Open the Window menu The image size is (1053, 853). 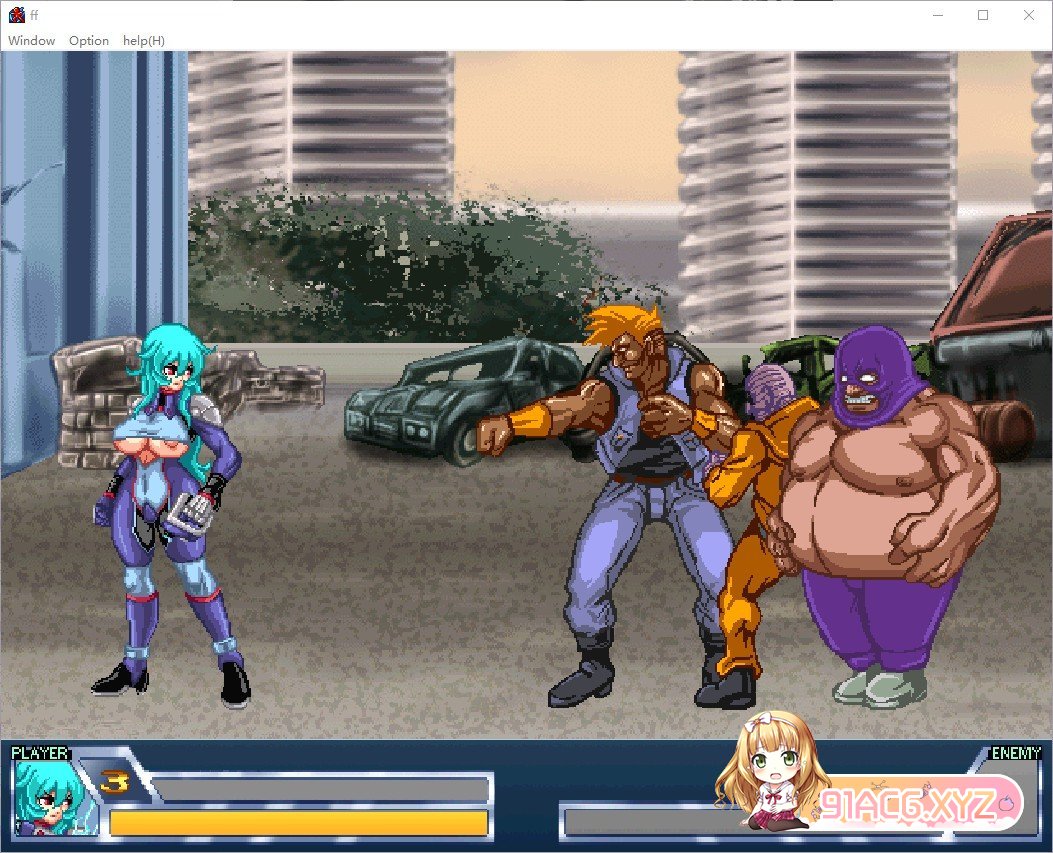(31, 41)
